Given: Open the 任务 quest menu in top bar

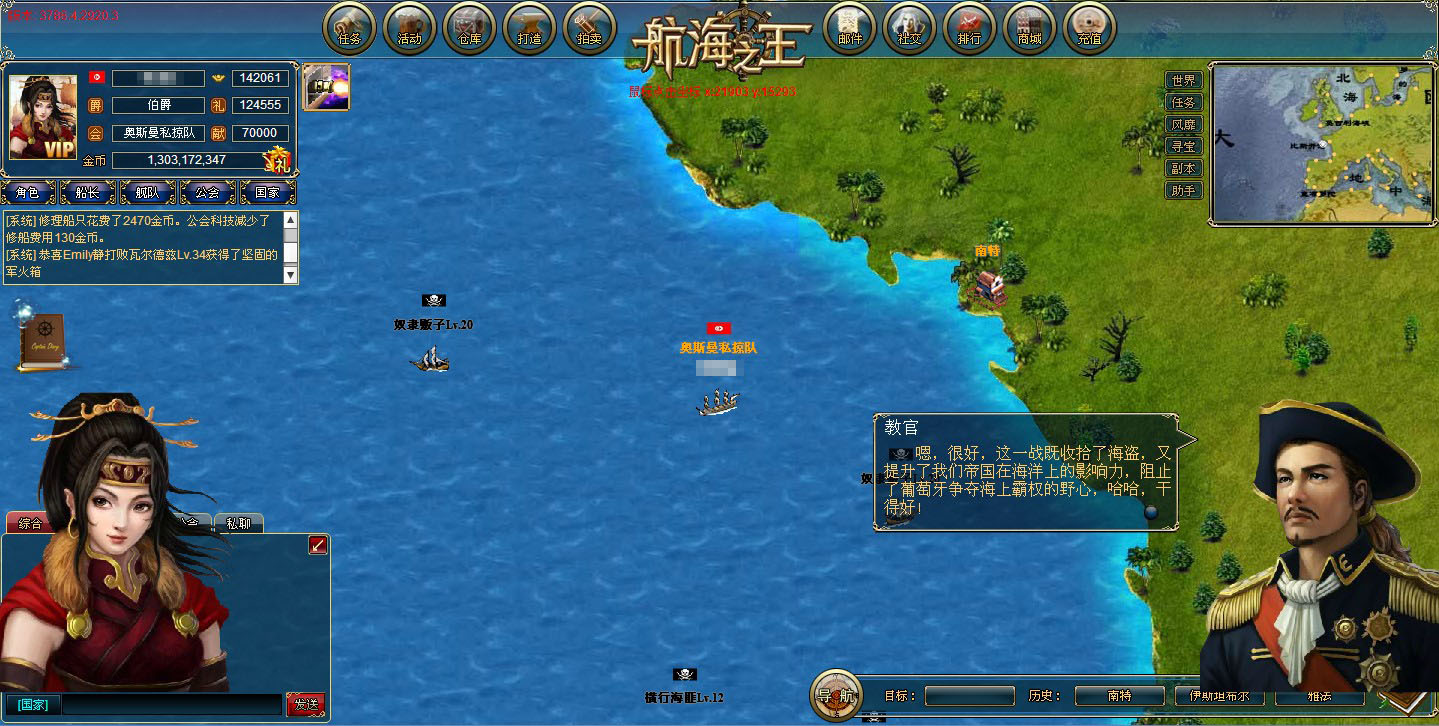Looking at the screenshot, I should [349, 29].
